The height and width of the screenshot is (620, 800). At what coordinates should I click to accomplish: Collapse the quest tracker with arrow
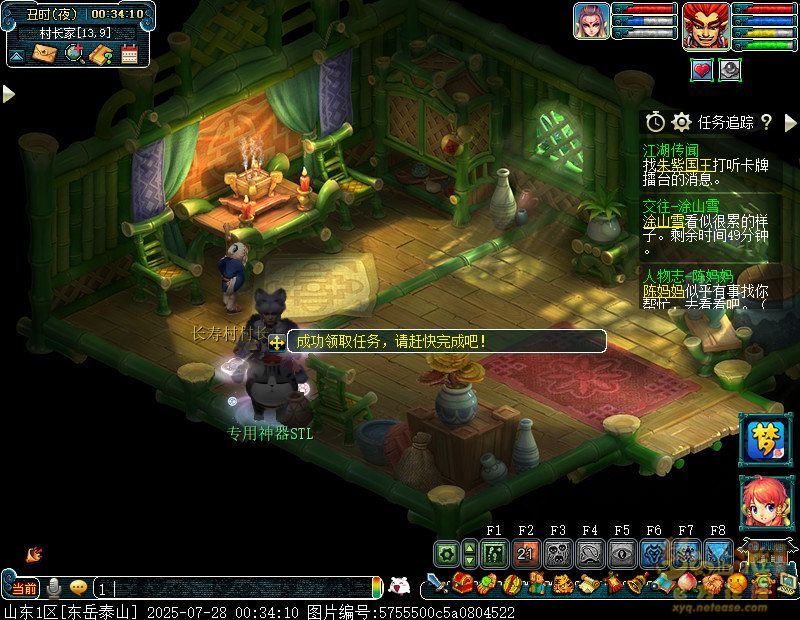(x=789, y=122)
